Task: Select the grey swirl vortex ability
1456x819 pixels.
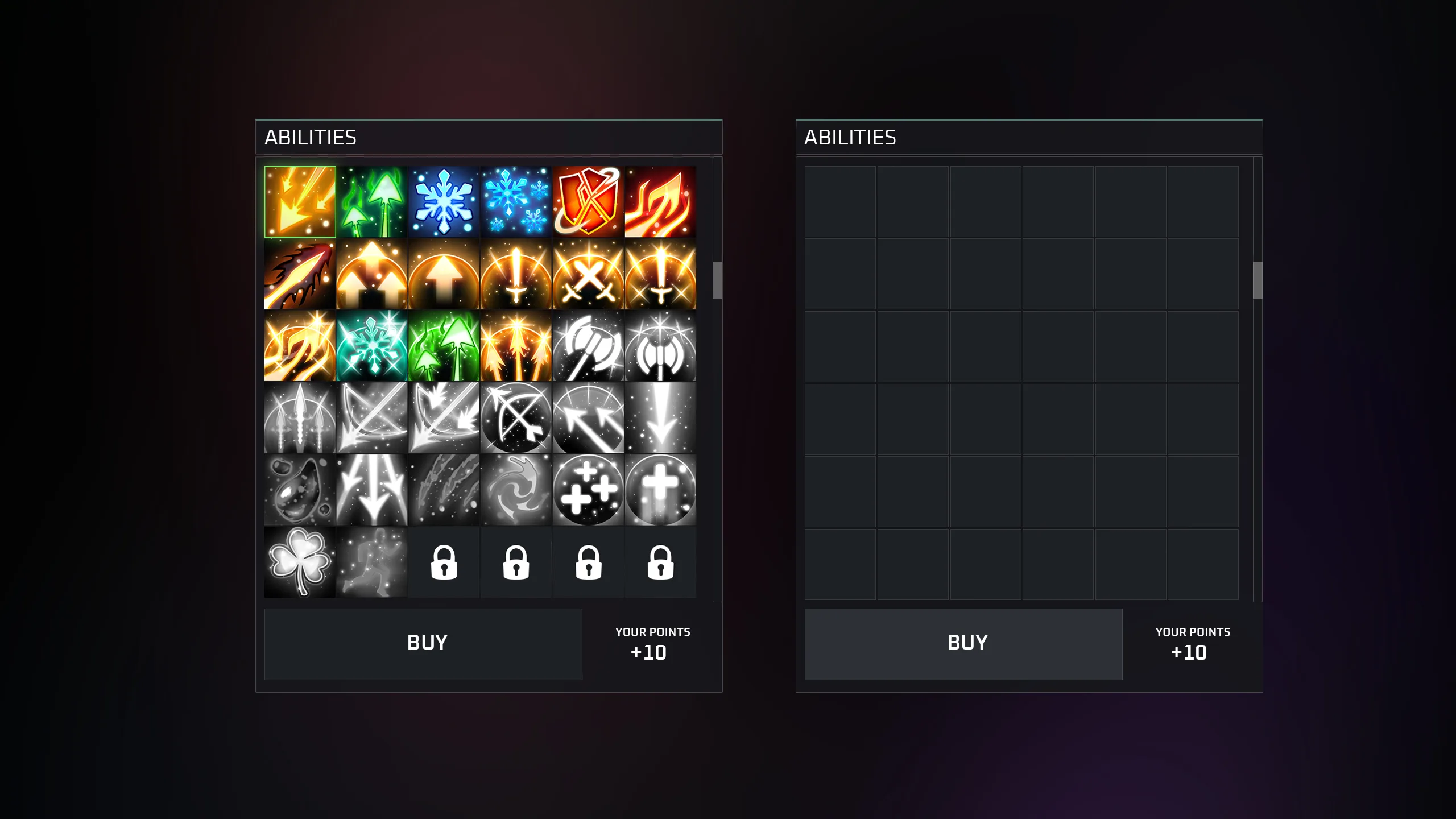Action: (x=516, y=490)
